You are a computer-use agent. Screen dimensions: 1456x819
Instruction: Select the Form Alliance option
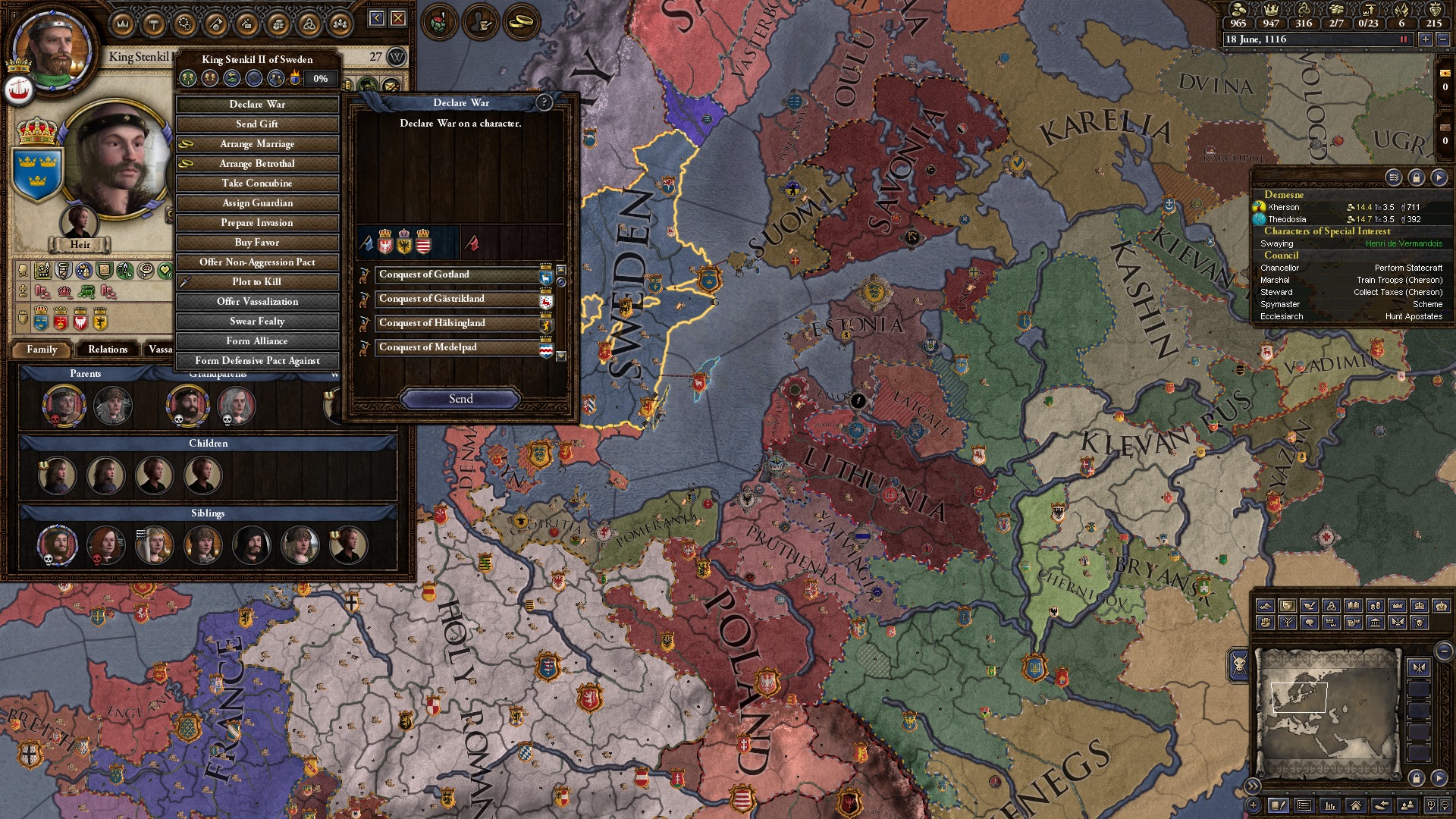(257, 341)
